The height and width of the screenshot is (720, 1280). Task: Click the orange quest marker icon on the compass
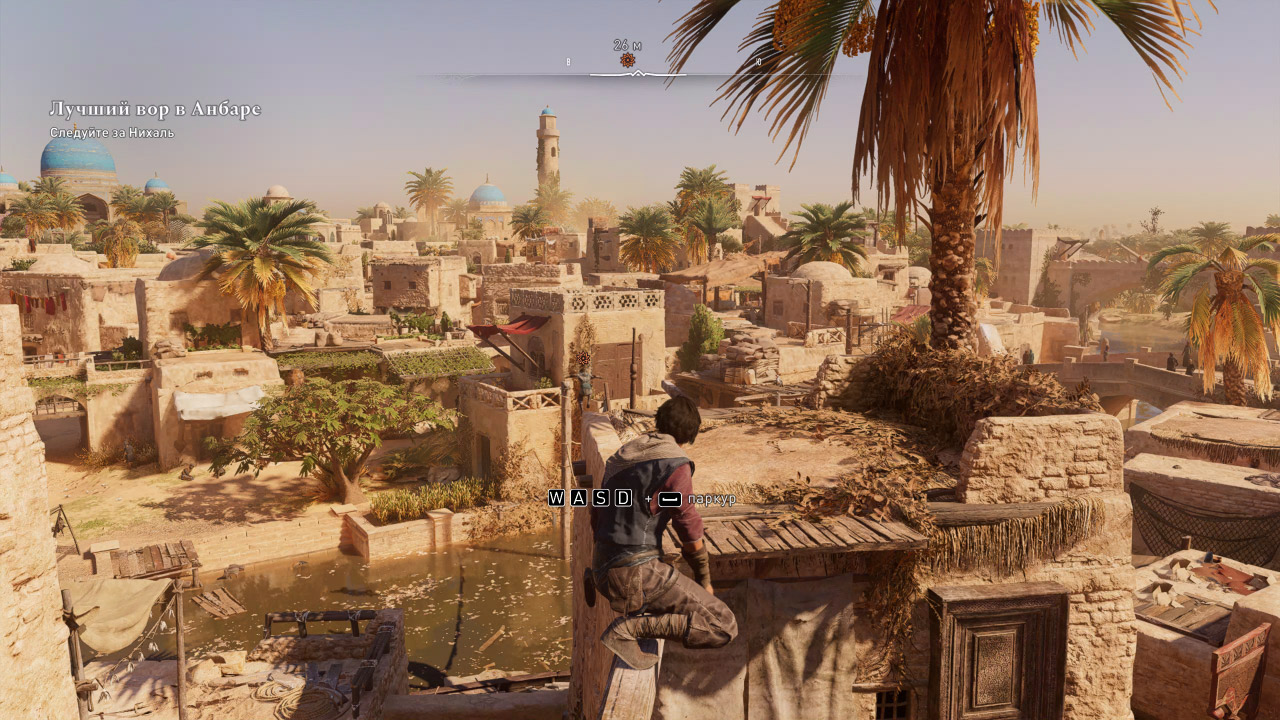[628, 60]
